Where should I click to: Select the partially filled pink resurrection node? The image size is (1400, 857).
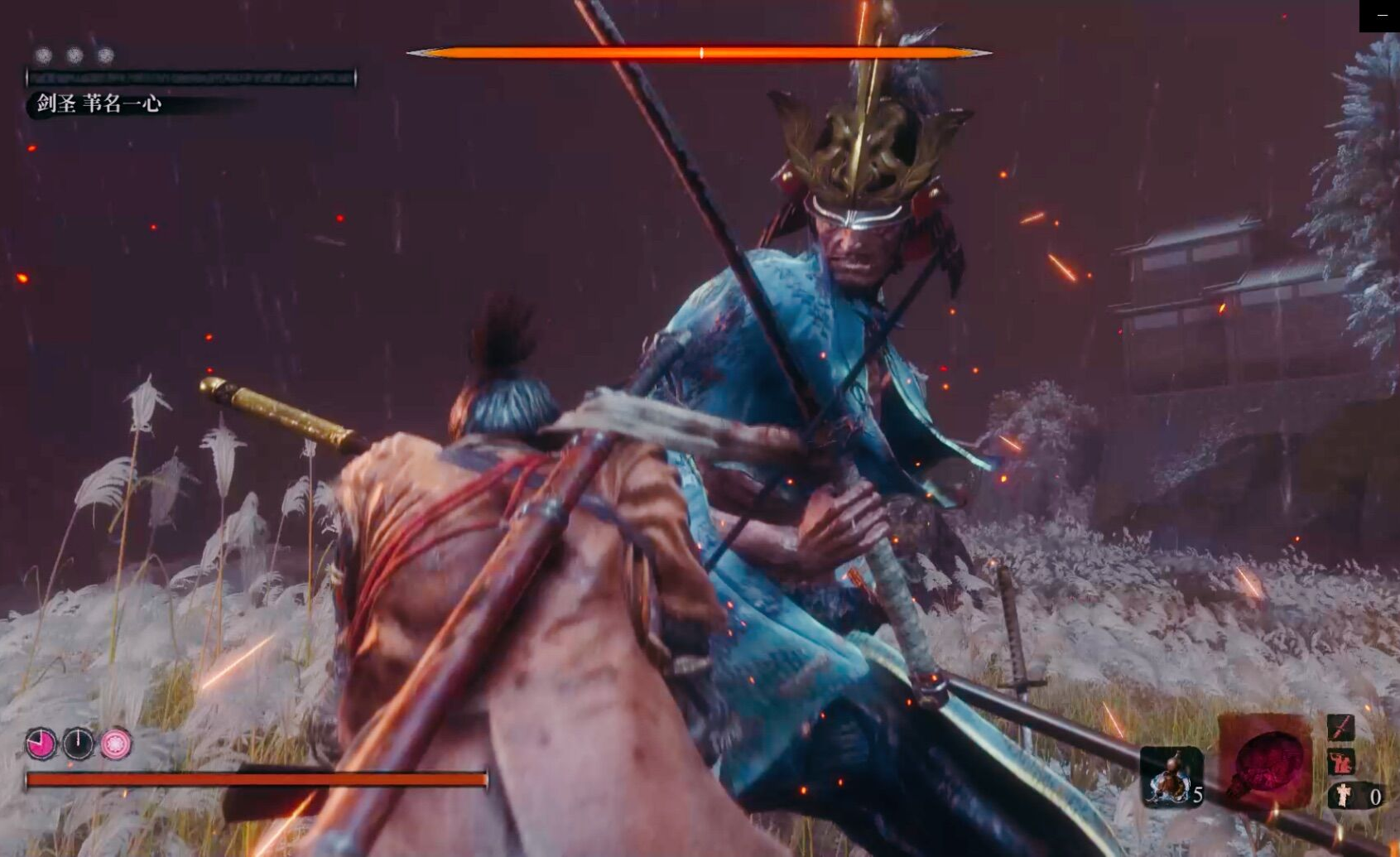click(x=41, y=744)
